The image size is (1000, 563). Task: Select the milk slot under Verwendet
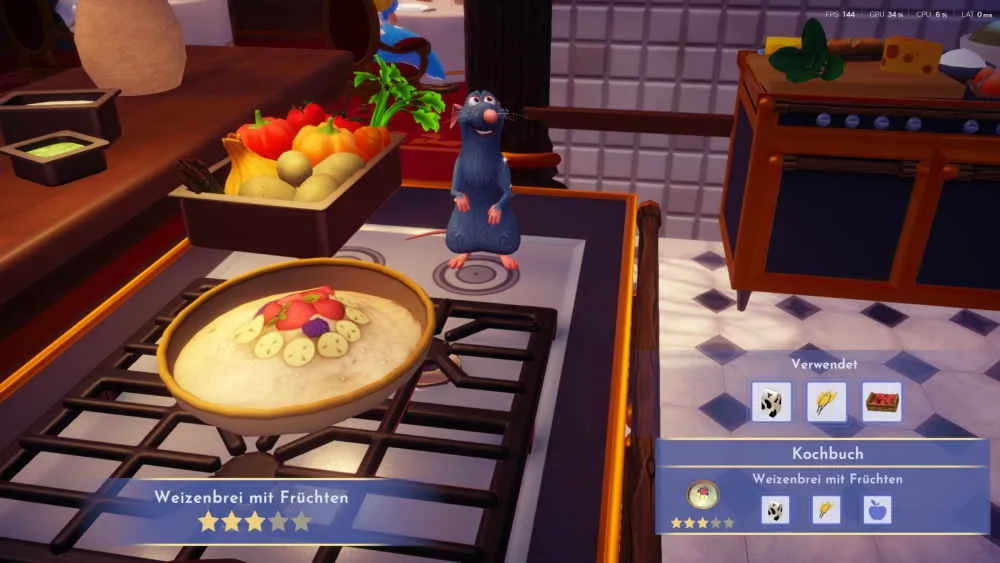point(771,402)
